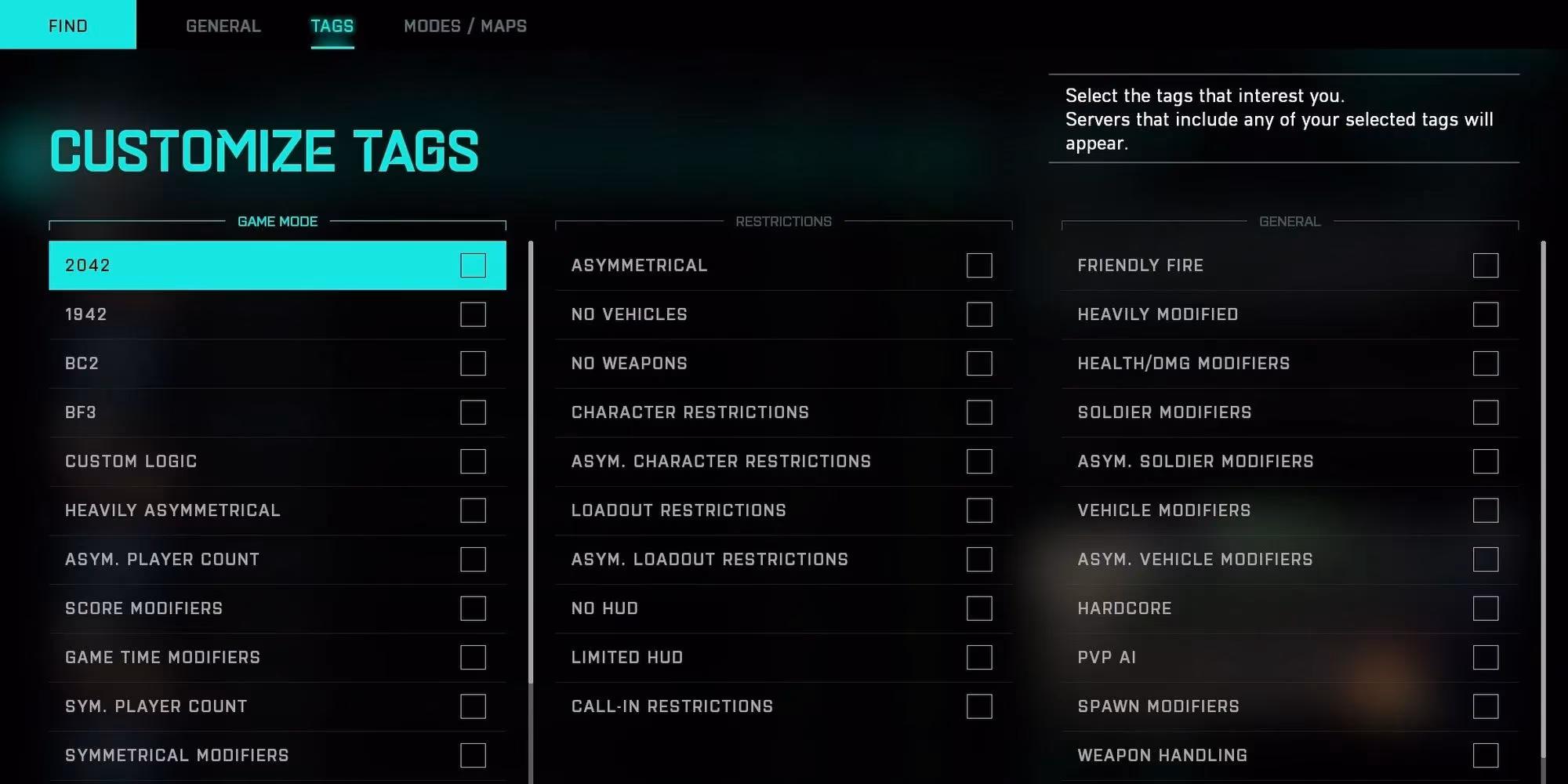1568x784 pixels.
Task: Check the 1942 game mode tag
Action: [x=474, y=314]
